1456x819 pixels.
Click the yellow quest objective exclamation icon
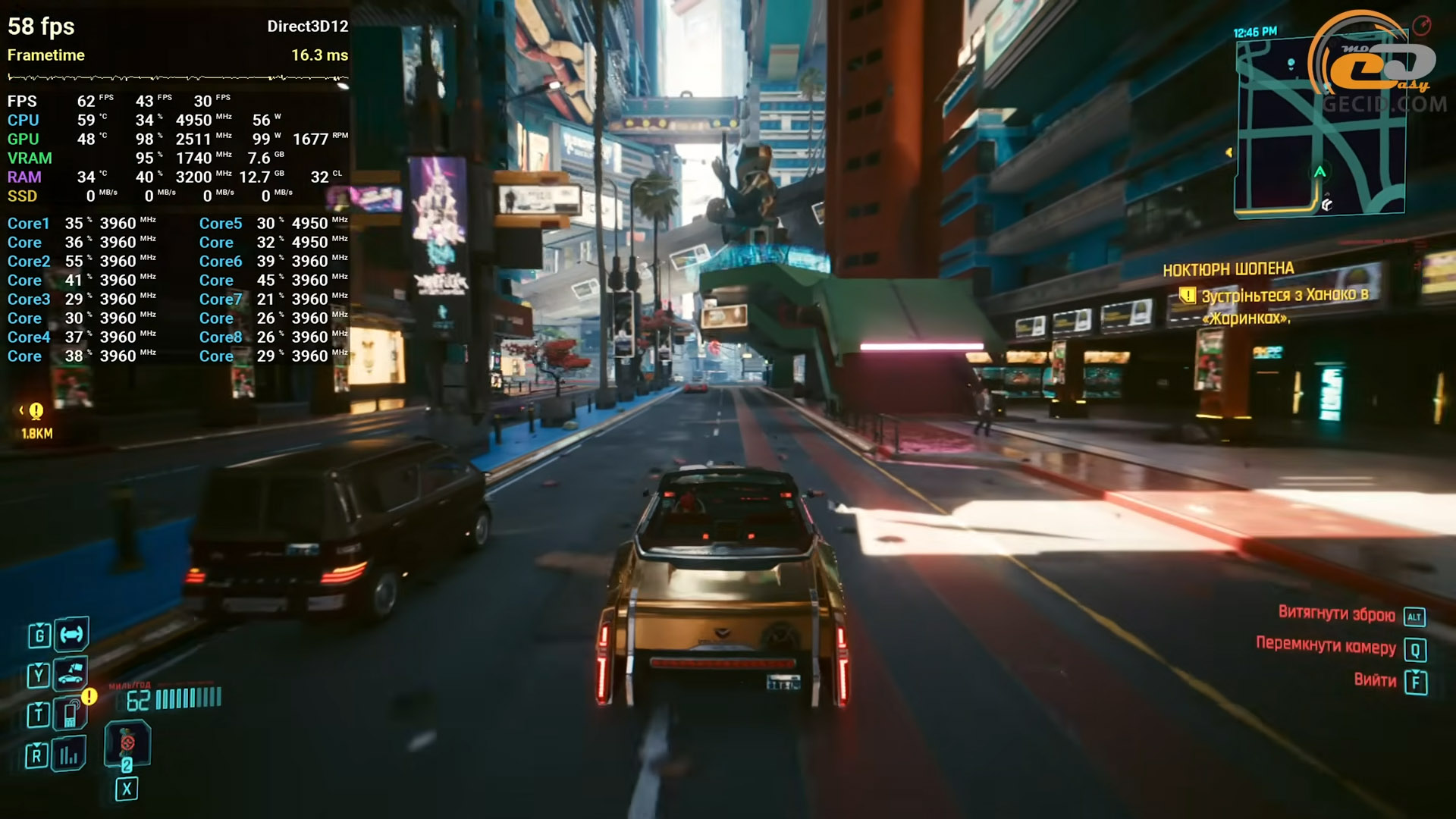coord(1188,295)
